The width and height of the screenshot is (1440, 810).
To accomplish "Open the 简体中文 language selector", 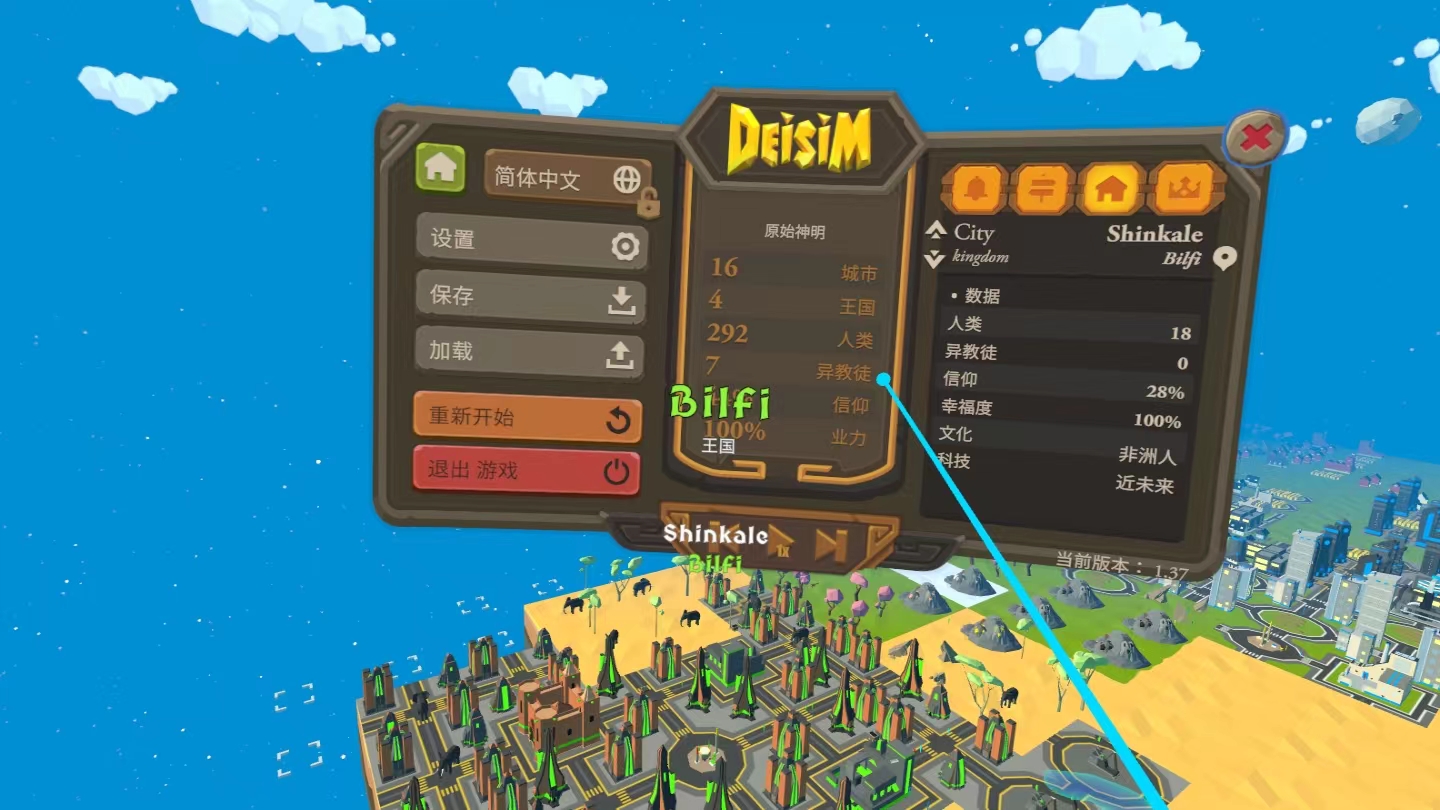I will [x=567, y=180].
